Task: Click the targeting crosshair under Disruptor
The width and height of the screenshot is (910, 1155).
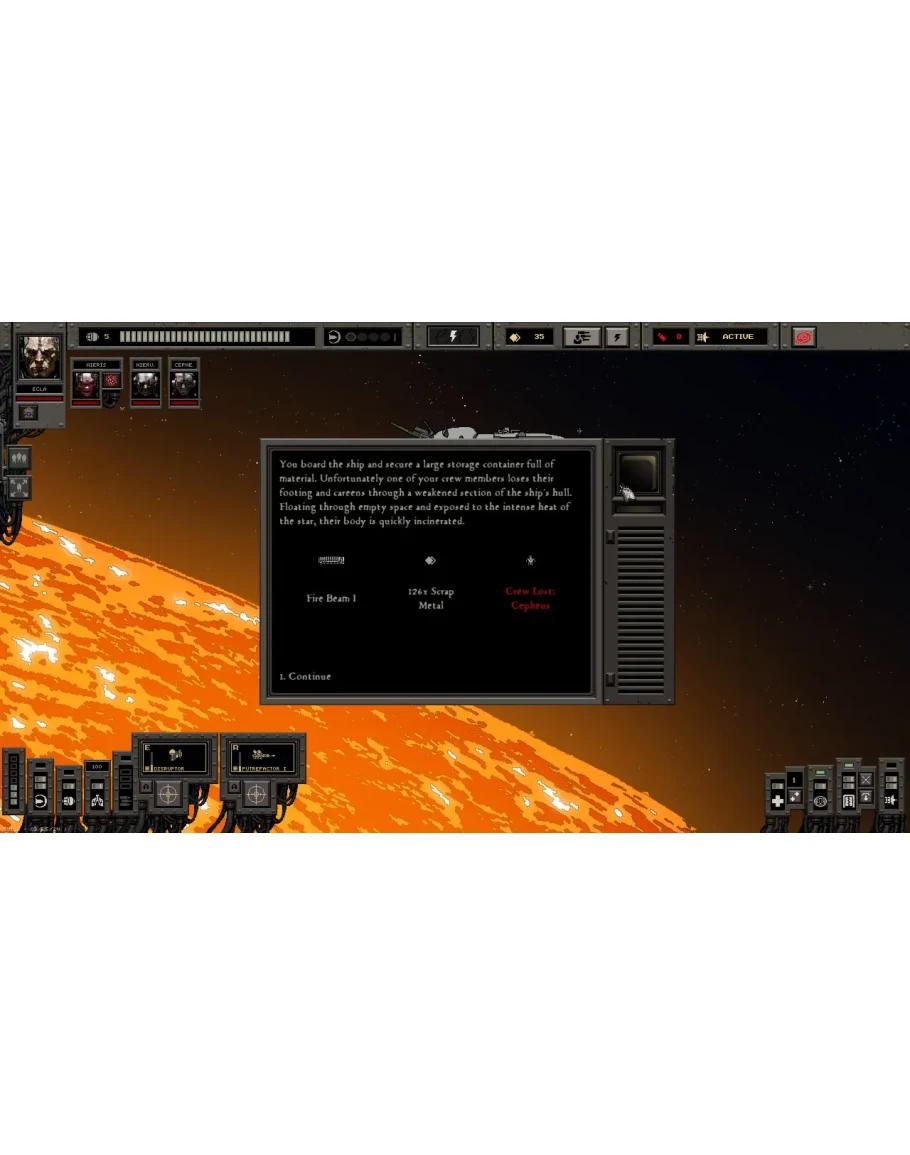Action: pos(171,794)
